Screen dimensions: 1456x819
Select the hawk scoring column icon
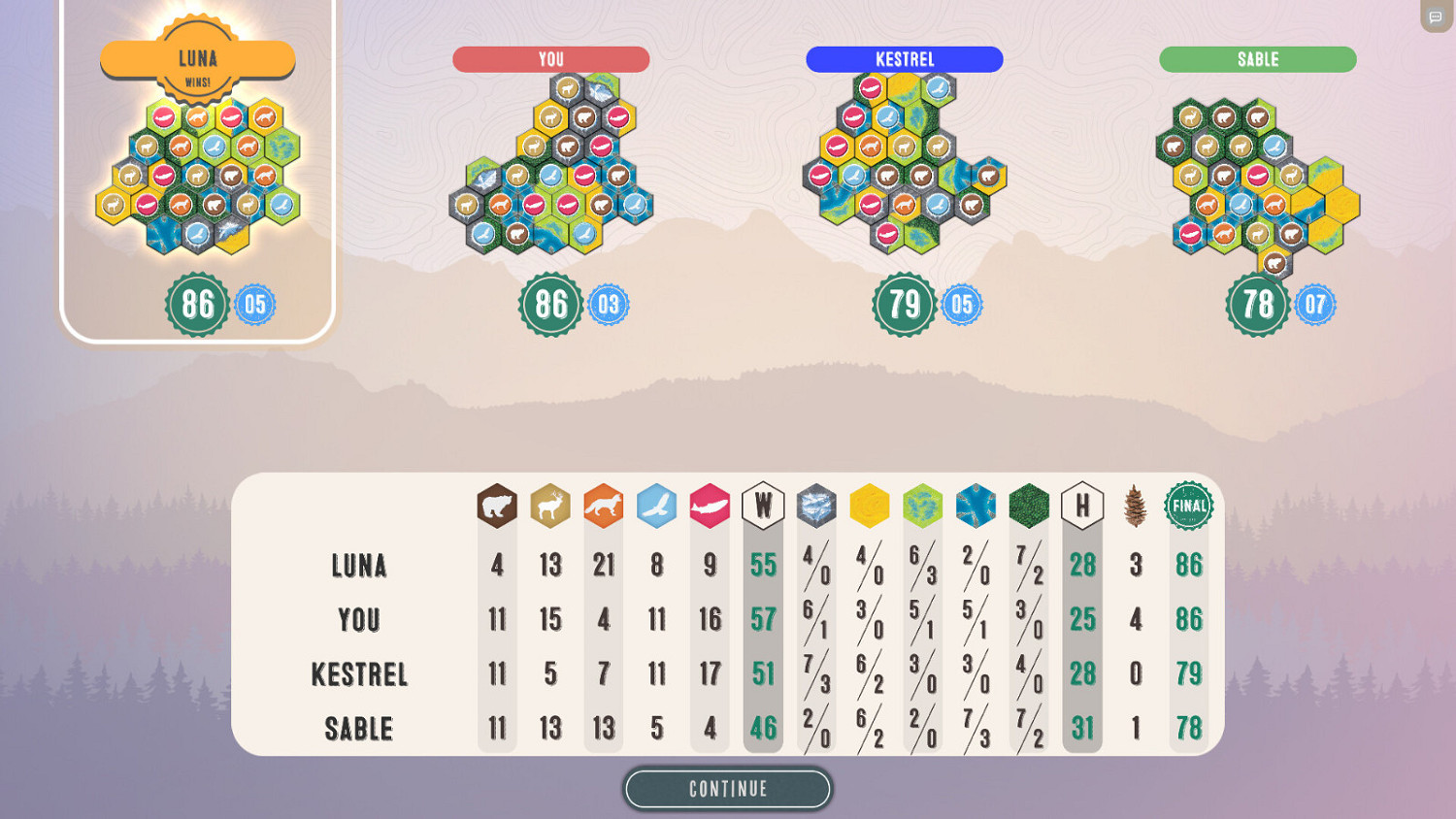coord(656,505)
